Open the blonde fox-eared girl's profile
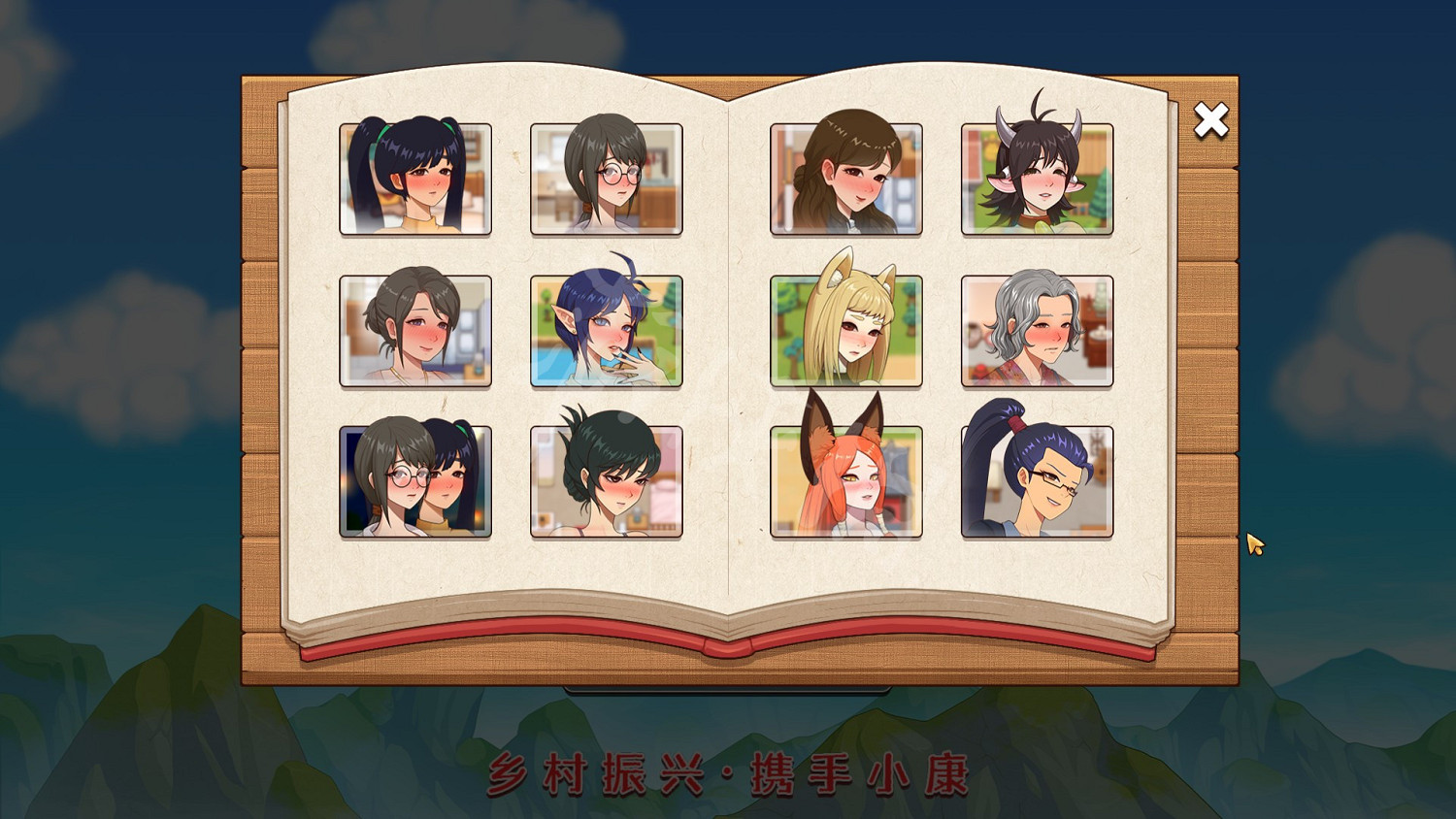This screenshot has height=819, width=1456. click(x=844, y=330)
